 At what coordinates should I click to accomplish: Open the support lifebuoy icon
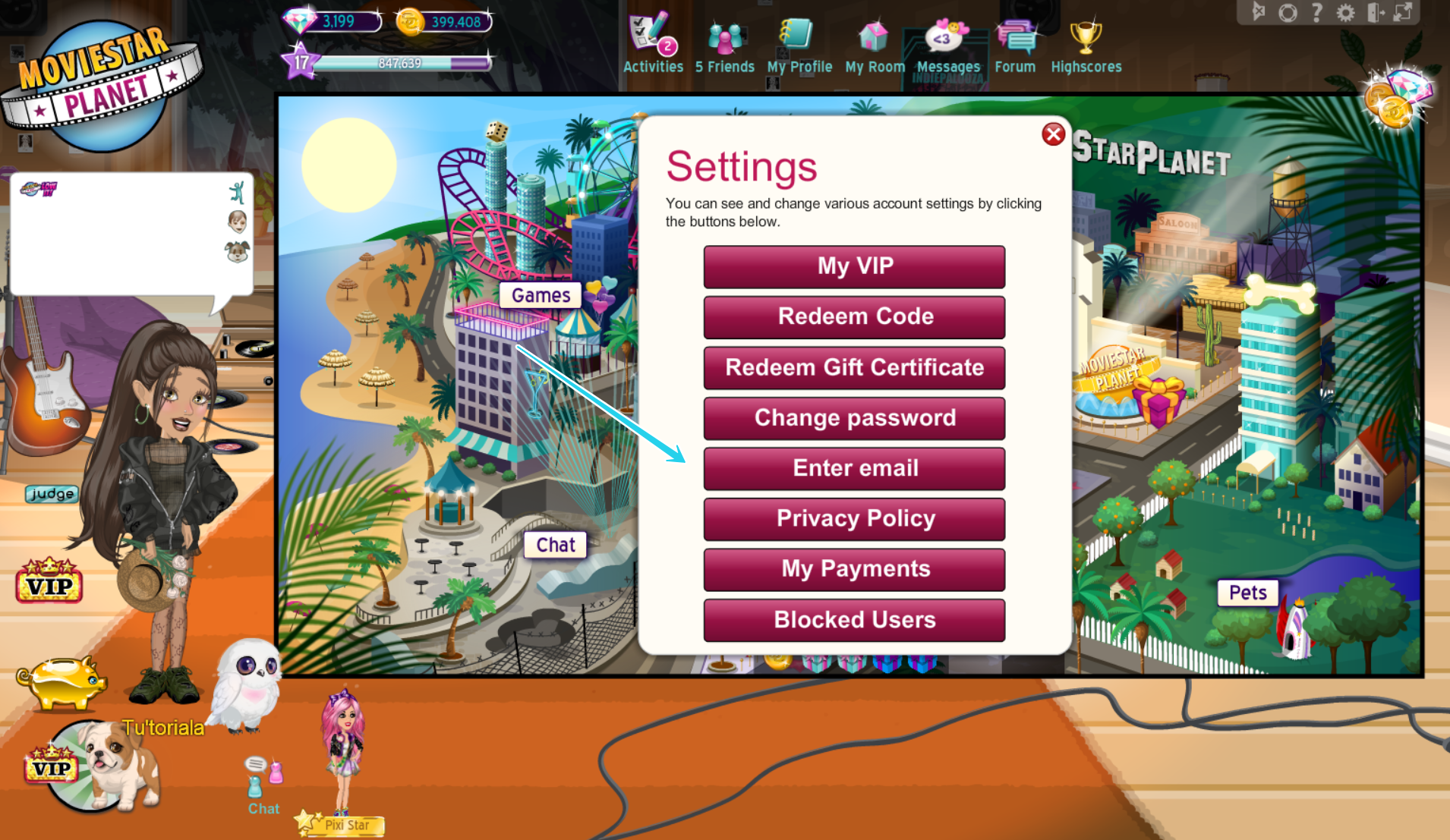(1287, 12)
